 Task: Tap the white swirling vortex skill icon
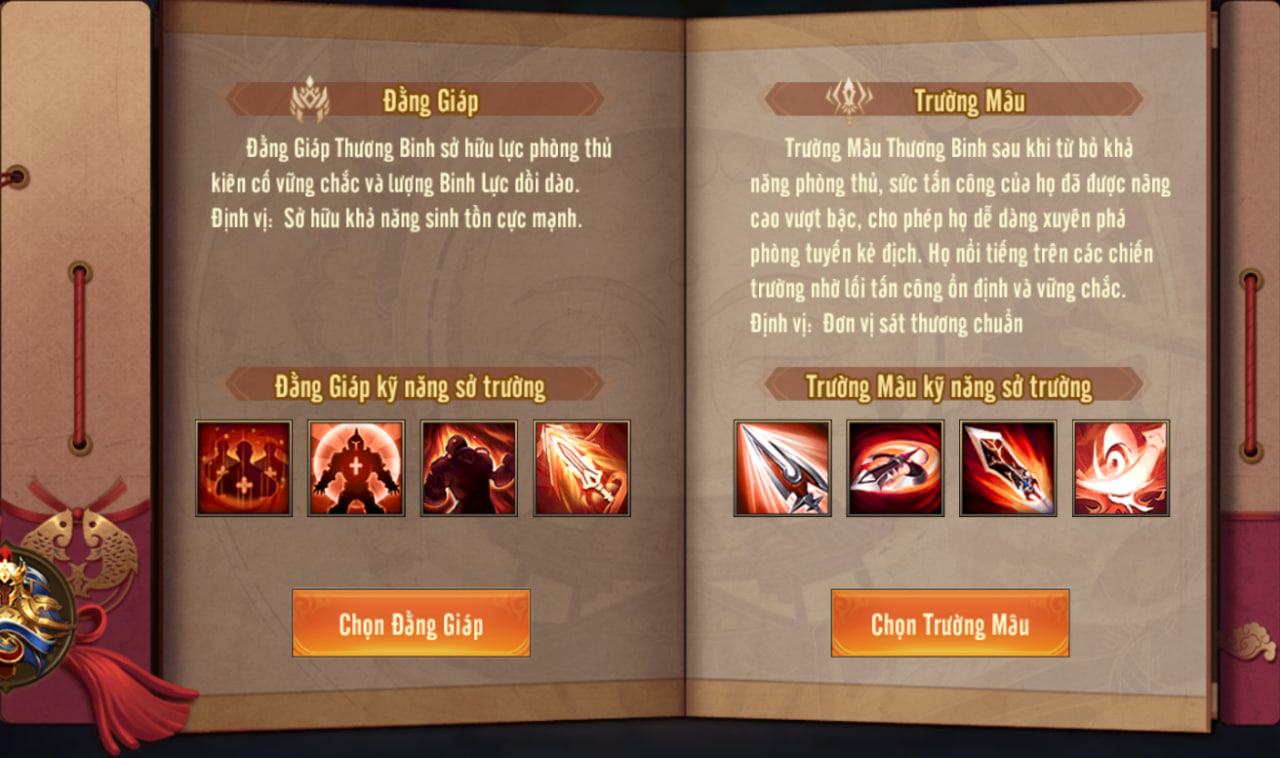[x=1121, y=468]
